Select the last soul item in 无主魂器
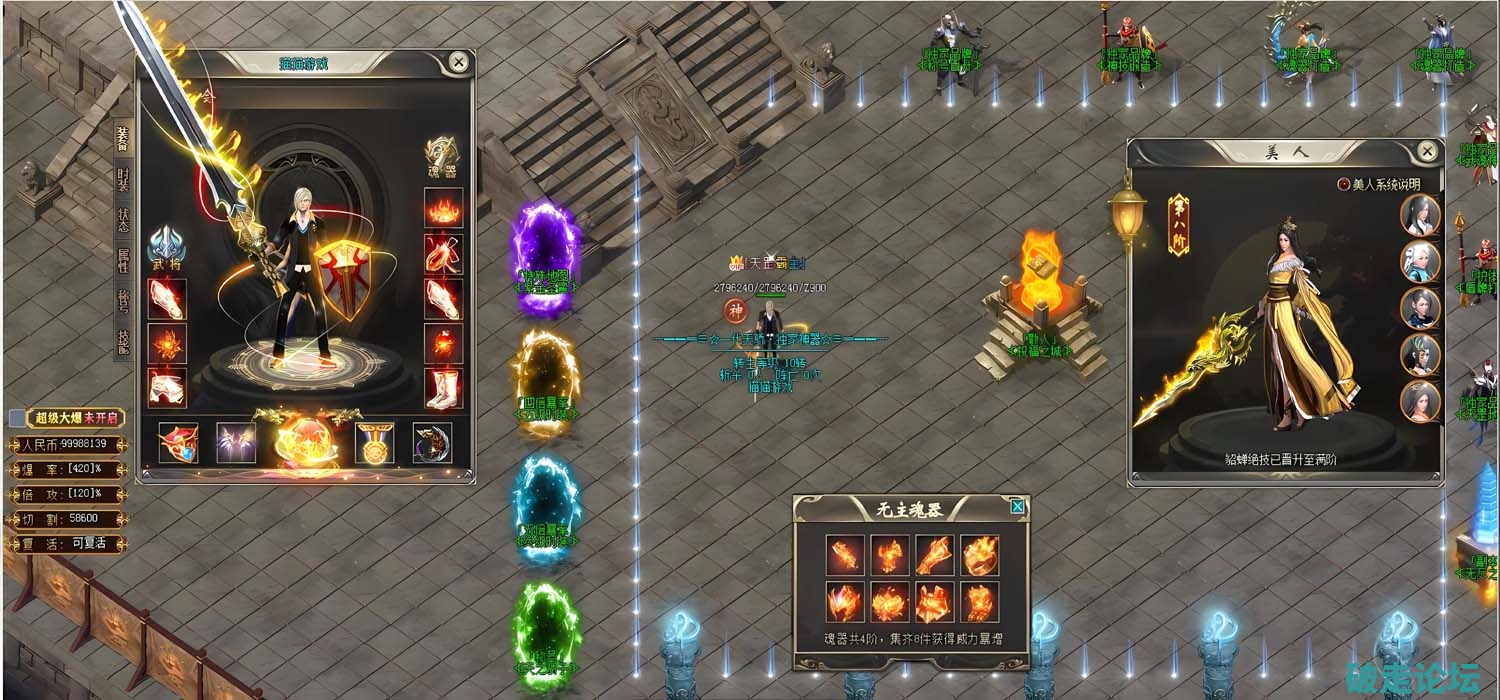This screenshot has height=700, width=1500. 980,602
